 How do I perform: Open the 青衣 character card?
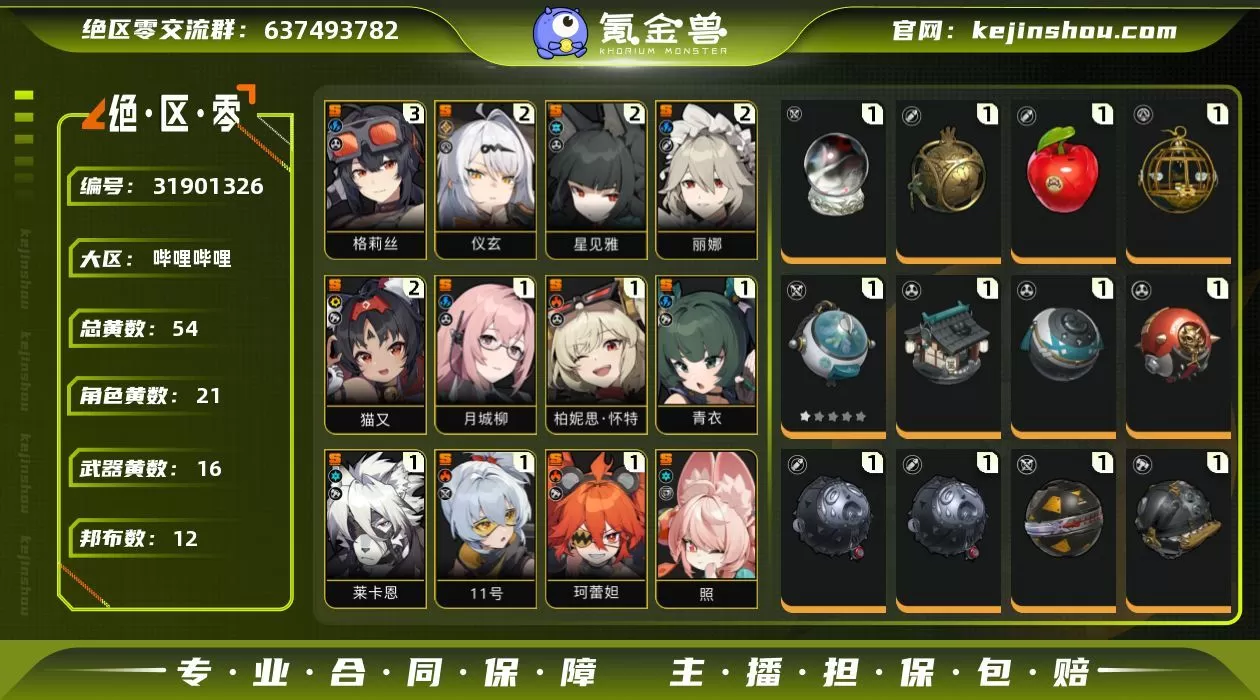click(706, 353)
